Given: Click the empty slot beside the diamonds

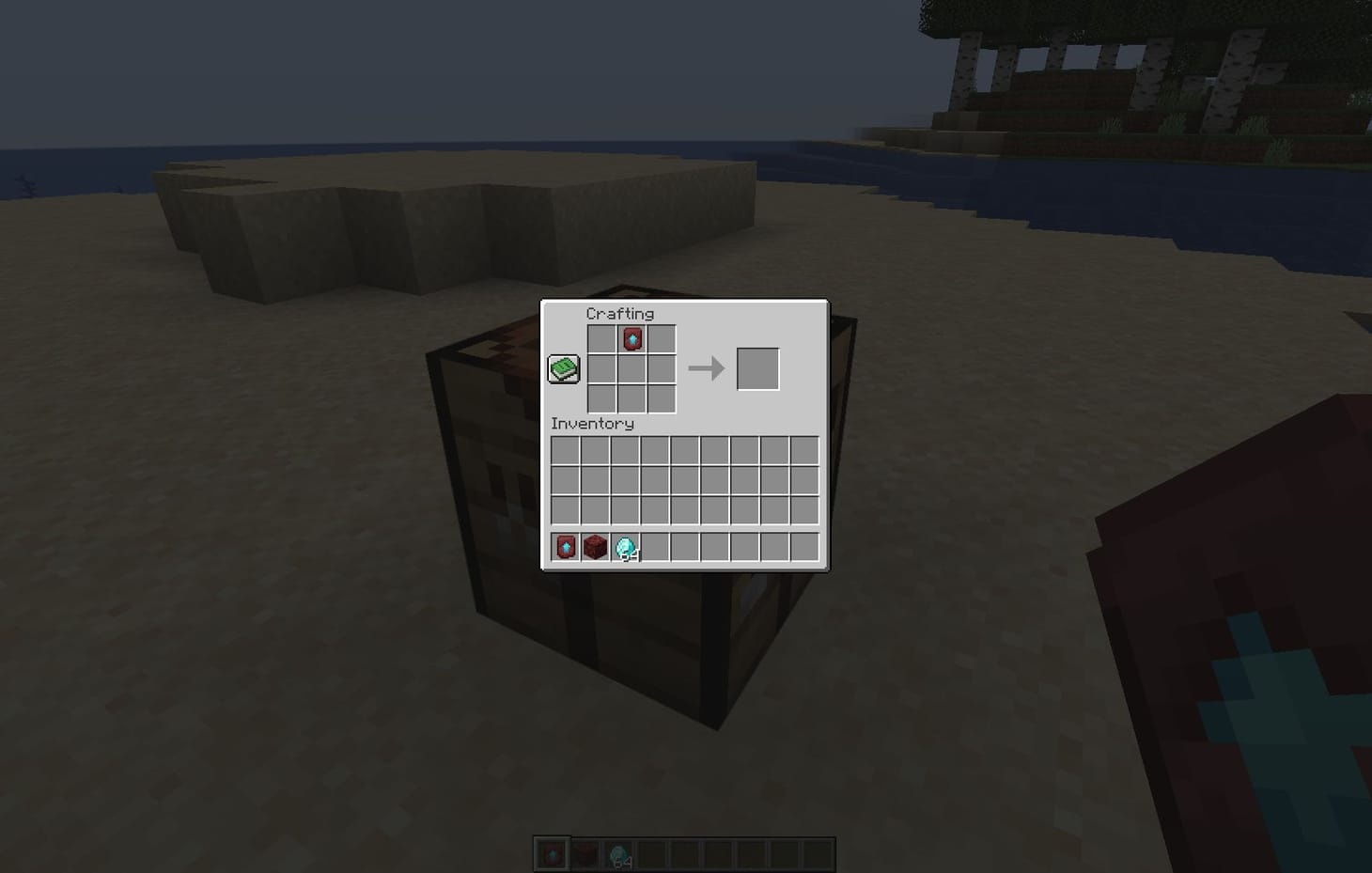Looking at the screenshot, I should pos(656,547).
